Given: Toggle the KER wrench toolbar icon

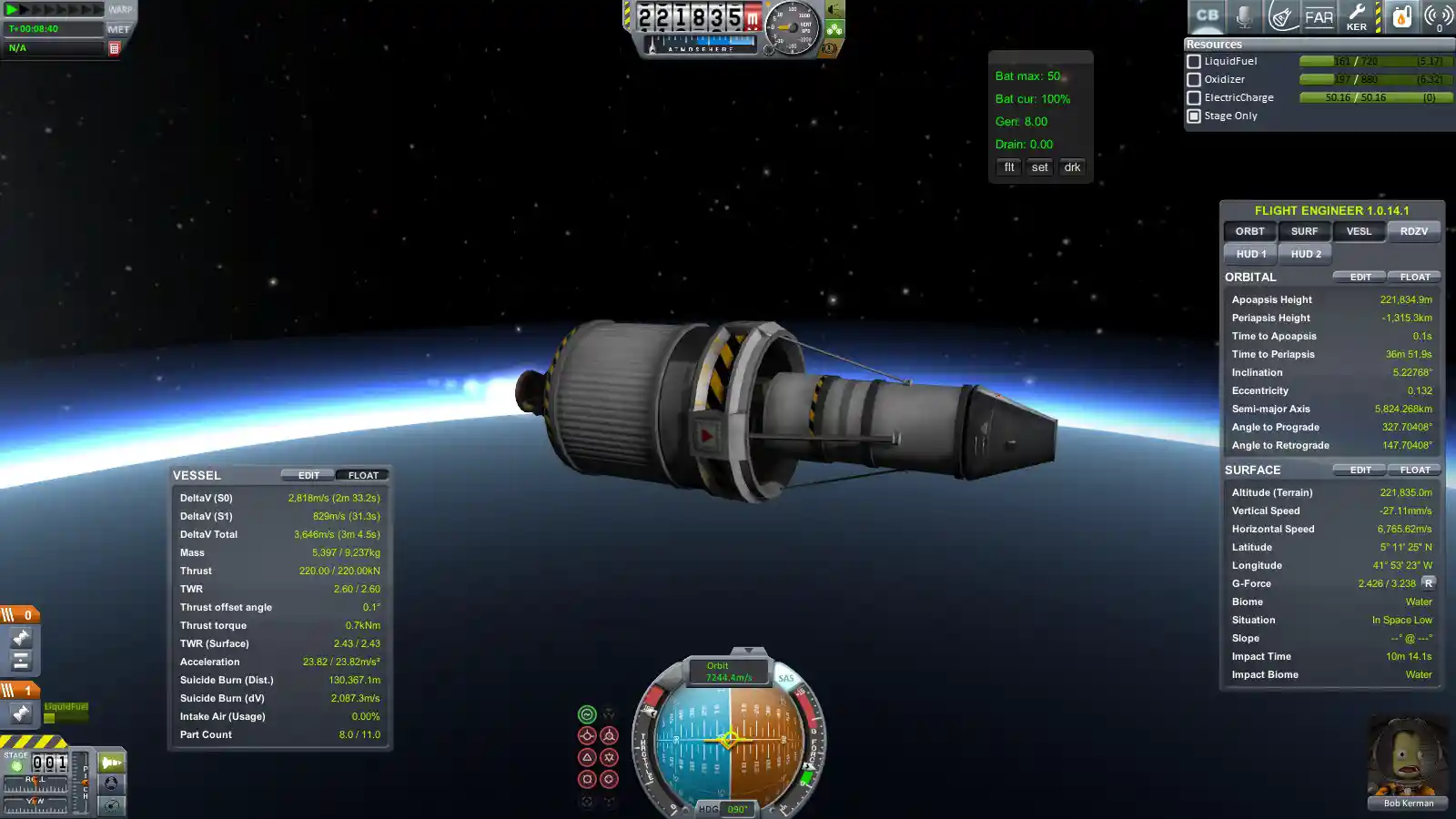Looking at the screenshot, I should (x=1356, y=16).
